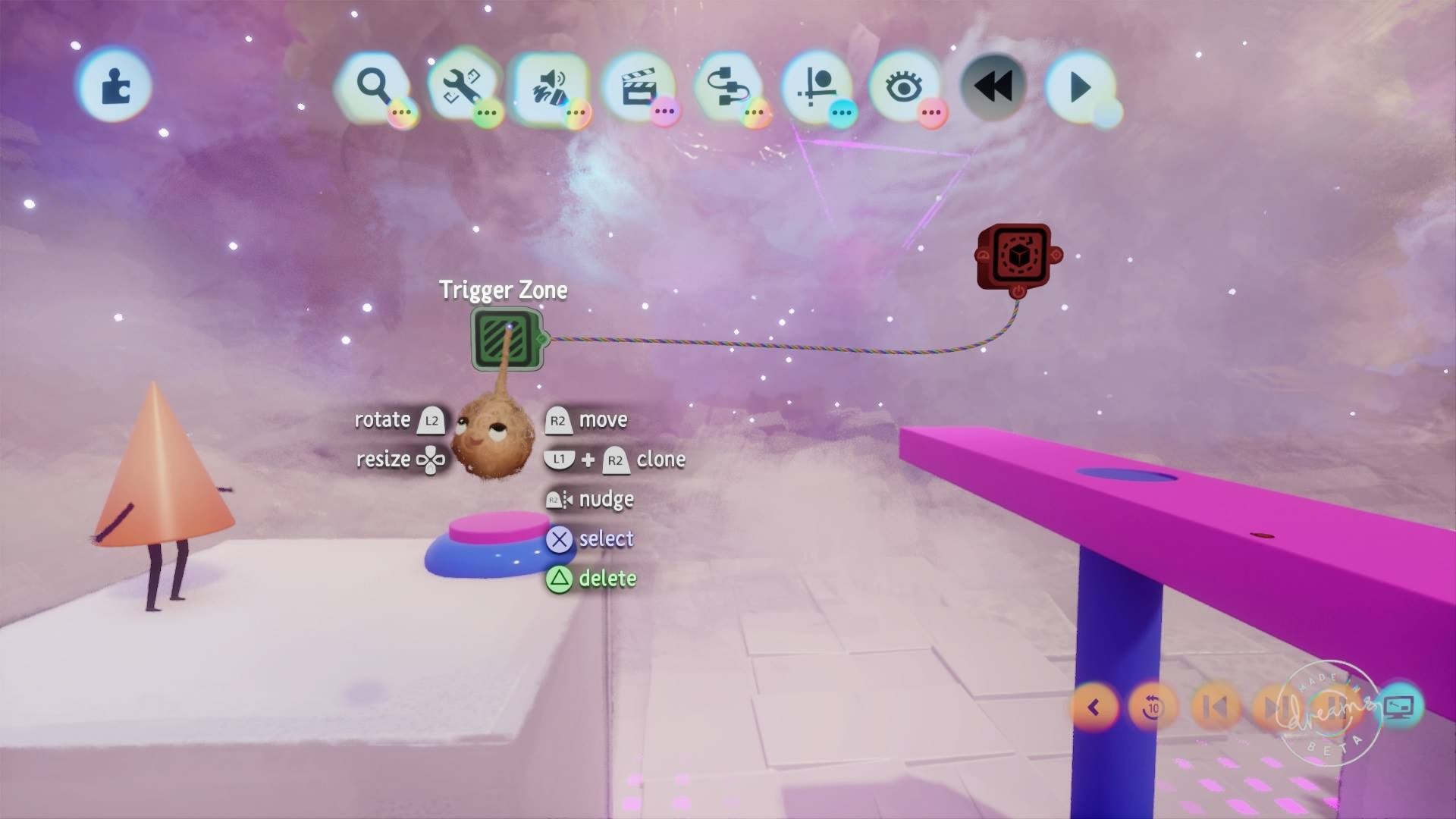The width and height of the screenshot is (1456, 819).
Task: Choose the clapperboard animation menu
Action: click(639, 86)
